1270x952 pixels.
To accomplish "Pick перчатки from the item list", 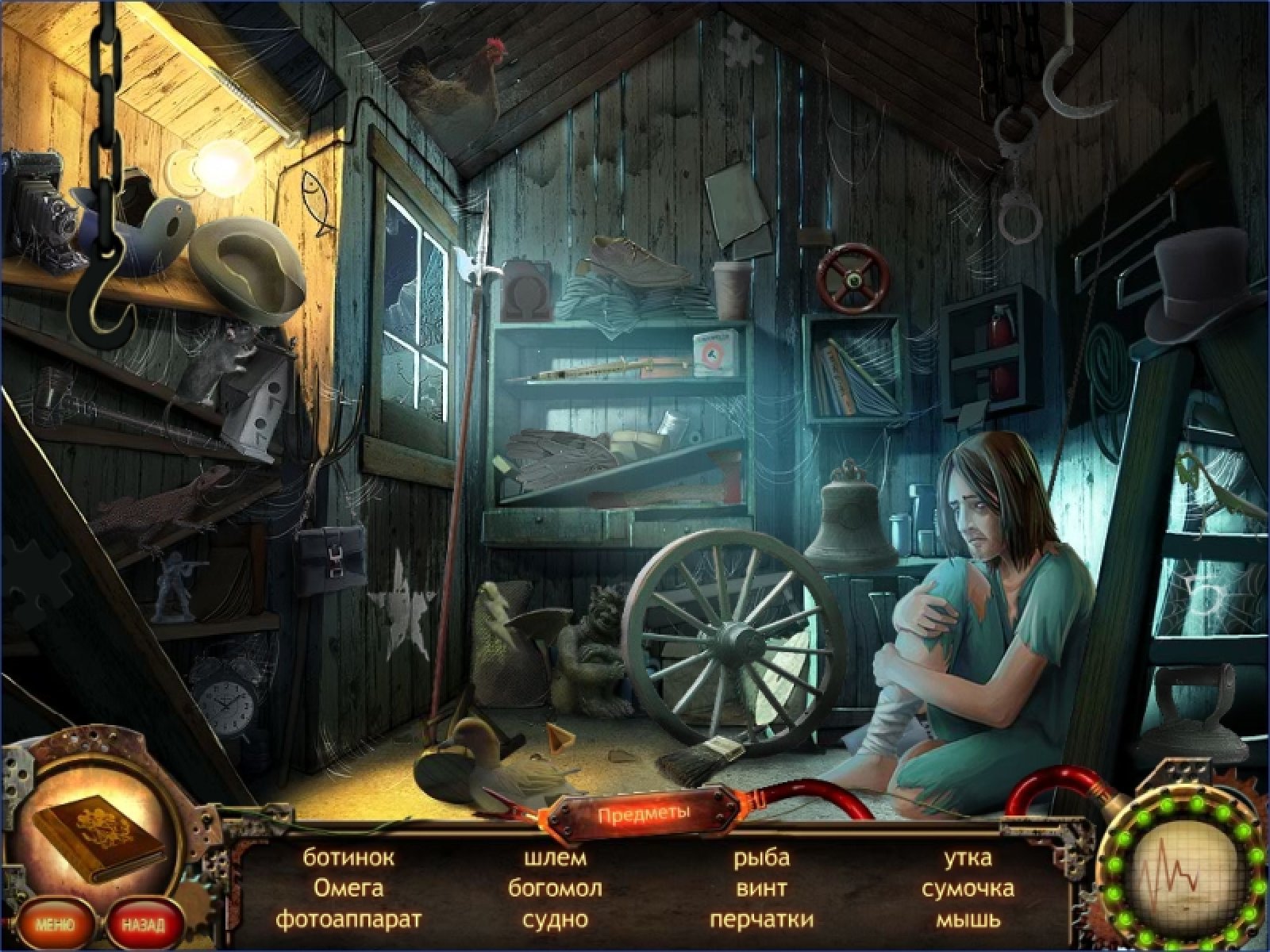I will 761,920.
